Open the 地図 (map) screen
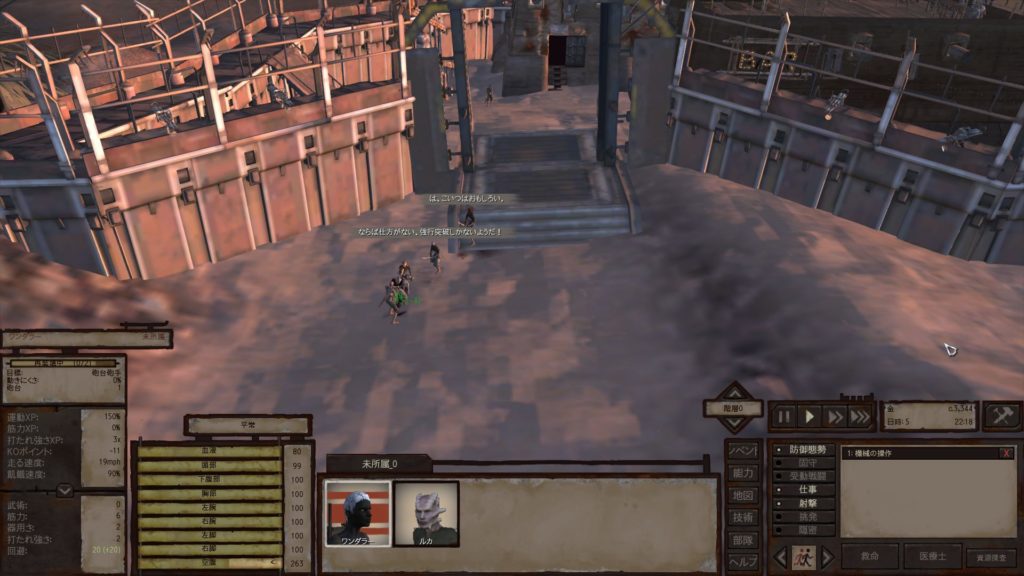Viewport: 1024px width, 576px height. tap(741, 495)
